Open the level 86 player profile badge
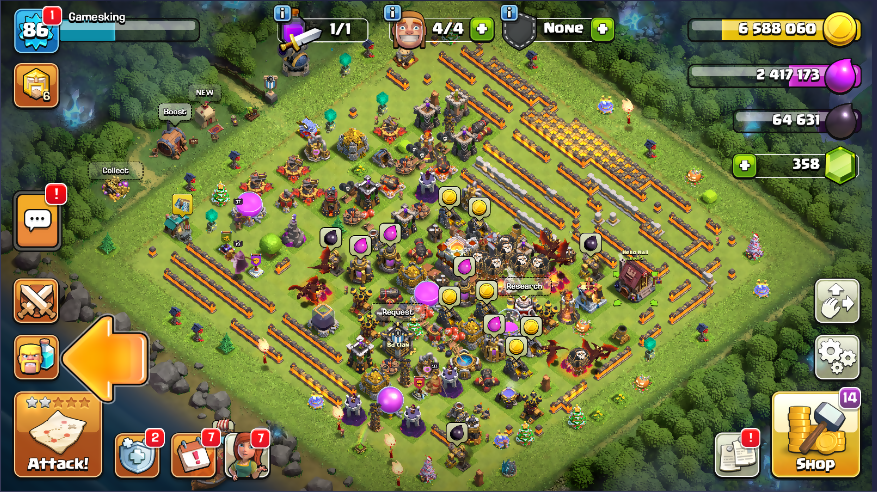 click(x=35, y=31)
